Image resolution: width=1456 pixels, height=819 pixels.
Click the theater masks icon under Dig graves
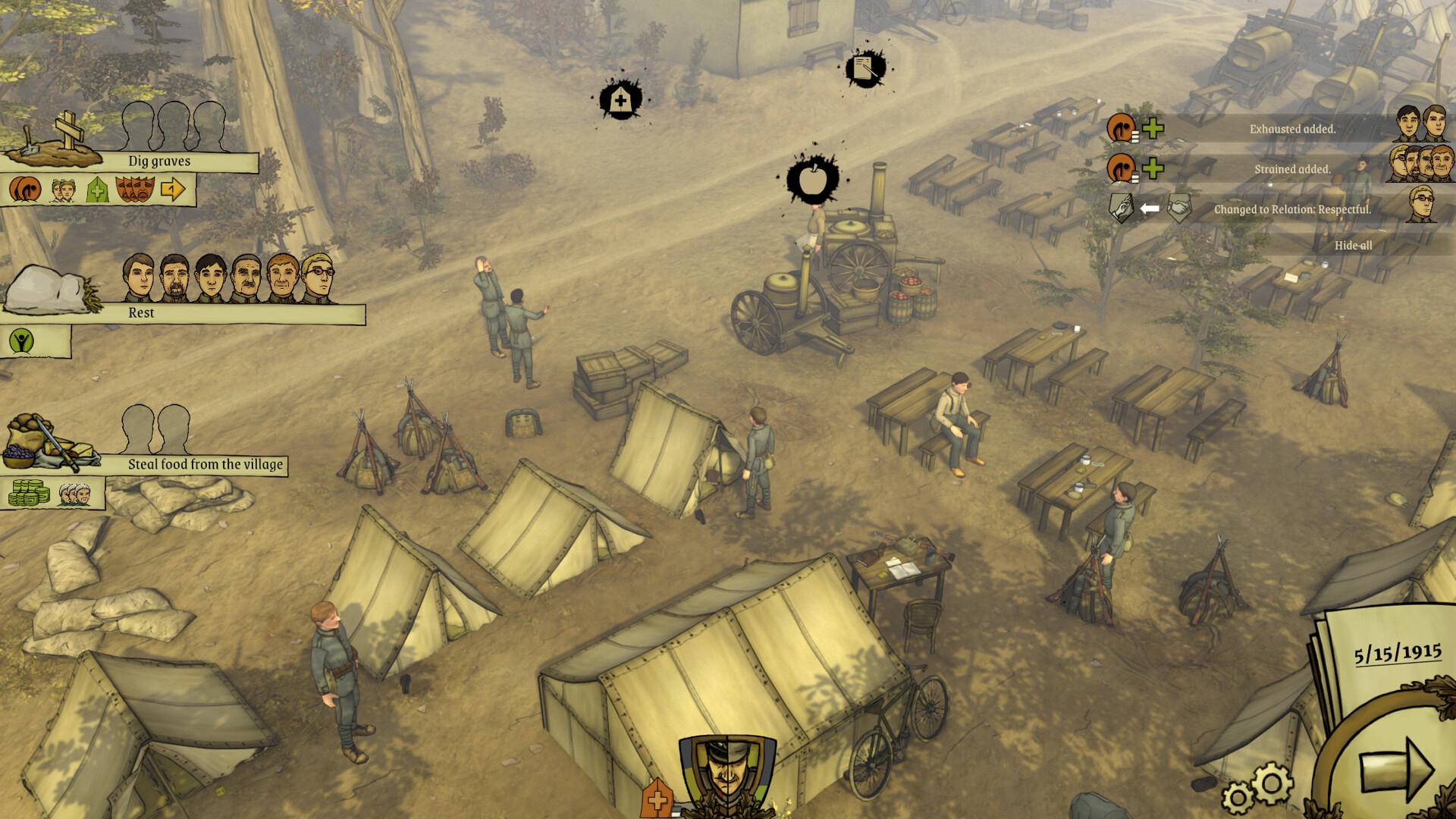(135, 190)
